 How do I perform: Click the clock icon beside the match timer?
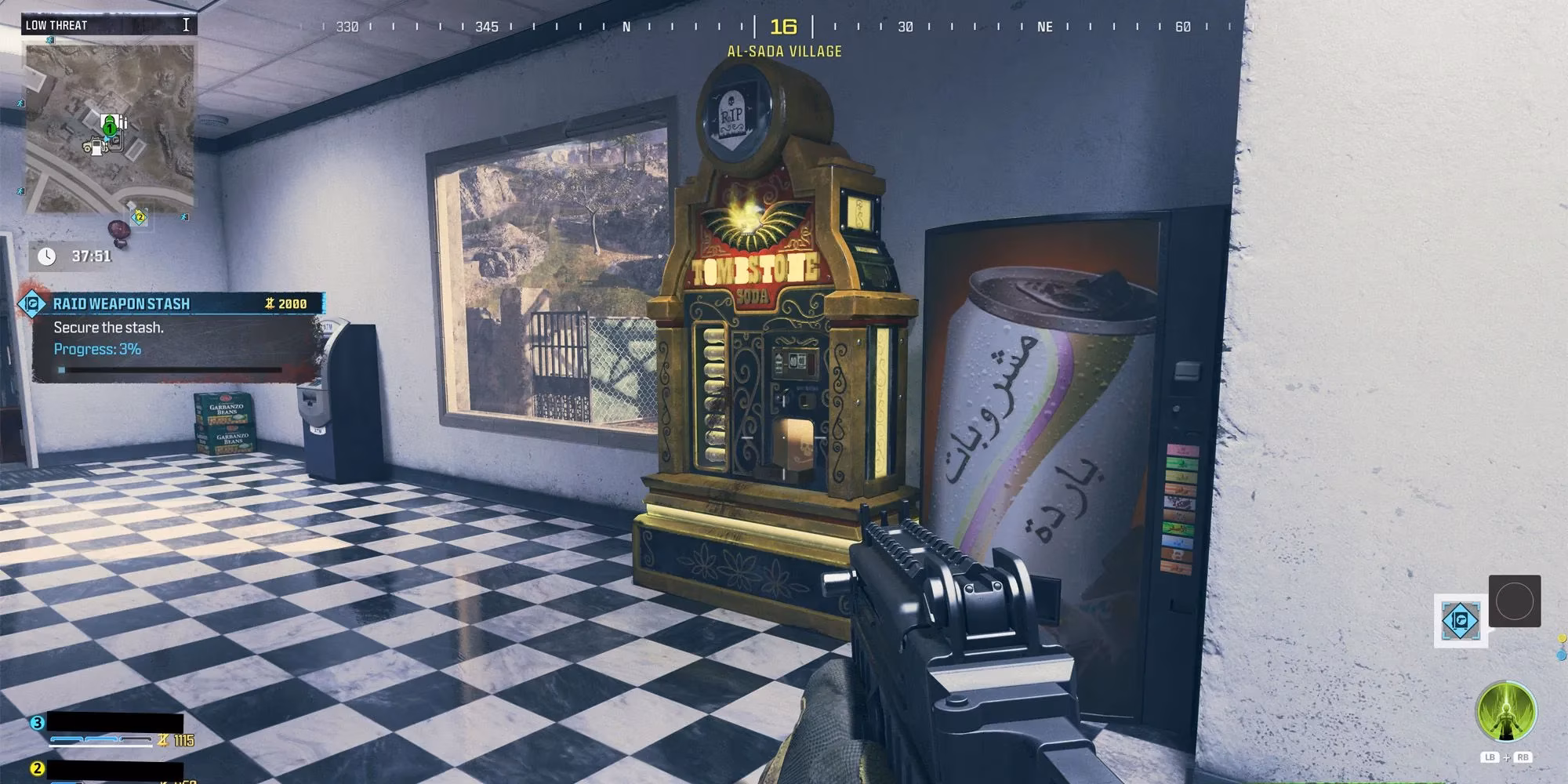[x=47, y=254]
